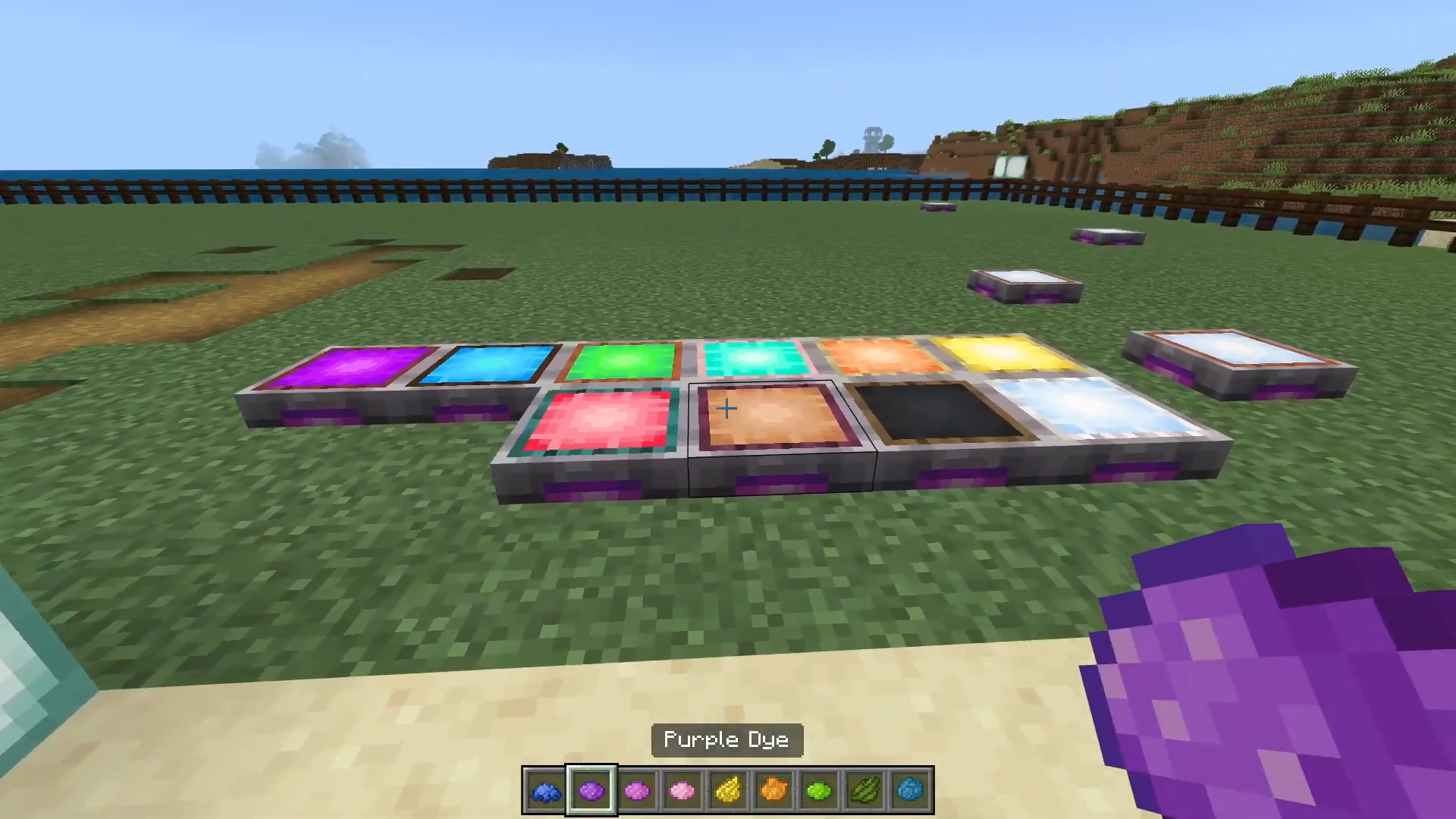Select the Magenta Dye in the hotbar
This screenshot has width=1456, height=819.
point(638,791)
